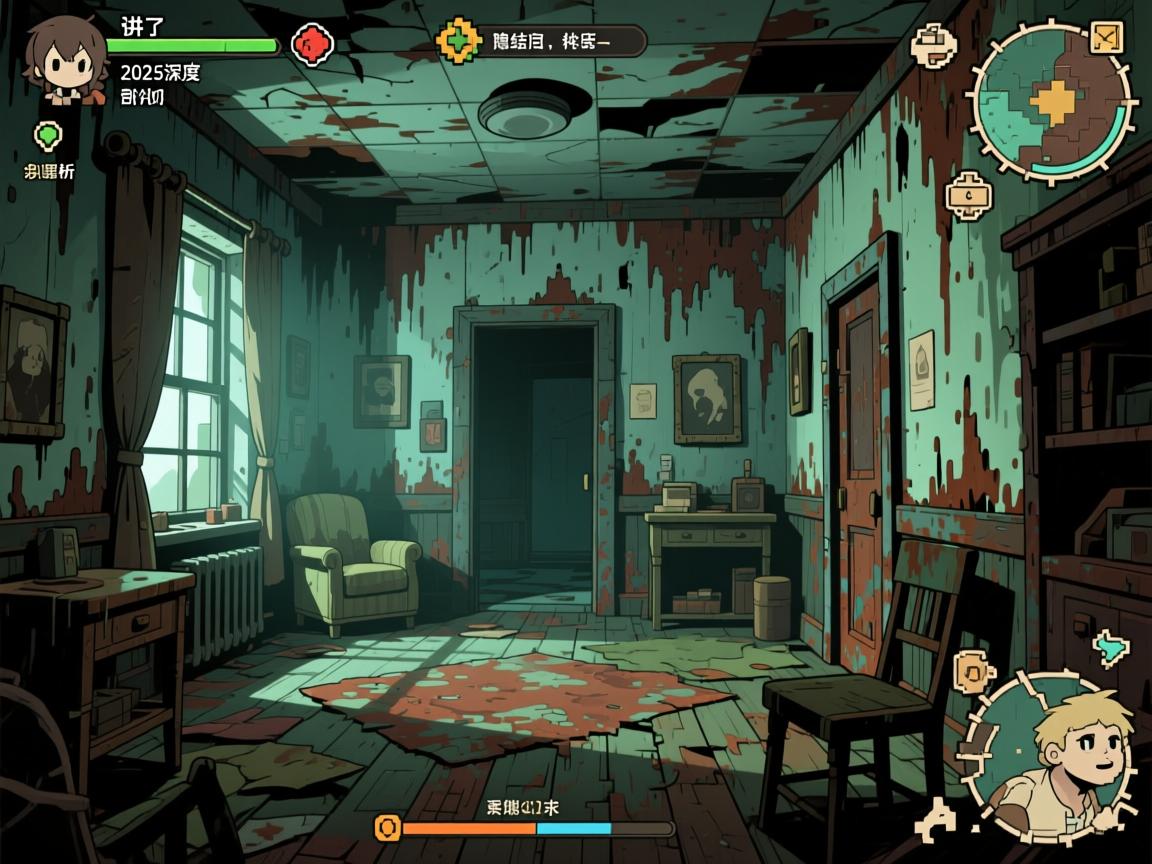Click the teal crystal icon above companion portrait
Image resolution: width=1152 pixels, height=864 pixels.
click(x=1109, y=648)
